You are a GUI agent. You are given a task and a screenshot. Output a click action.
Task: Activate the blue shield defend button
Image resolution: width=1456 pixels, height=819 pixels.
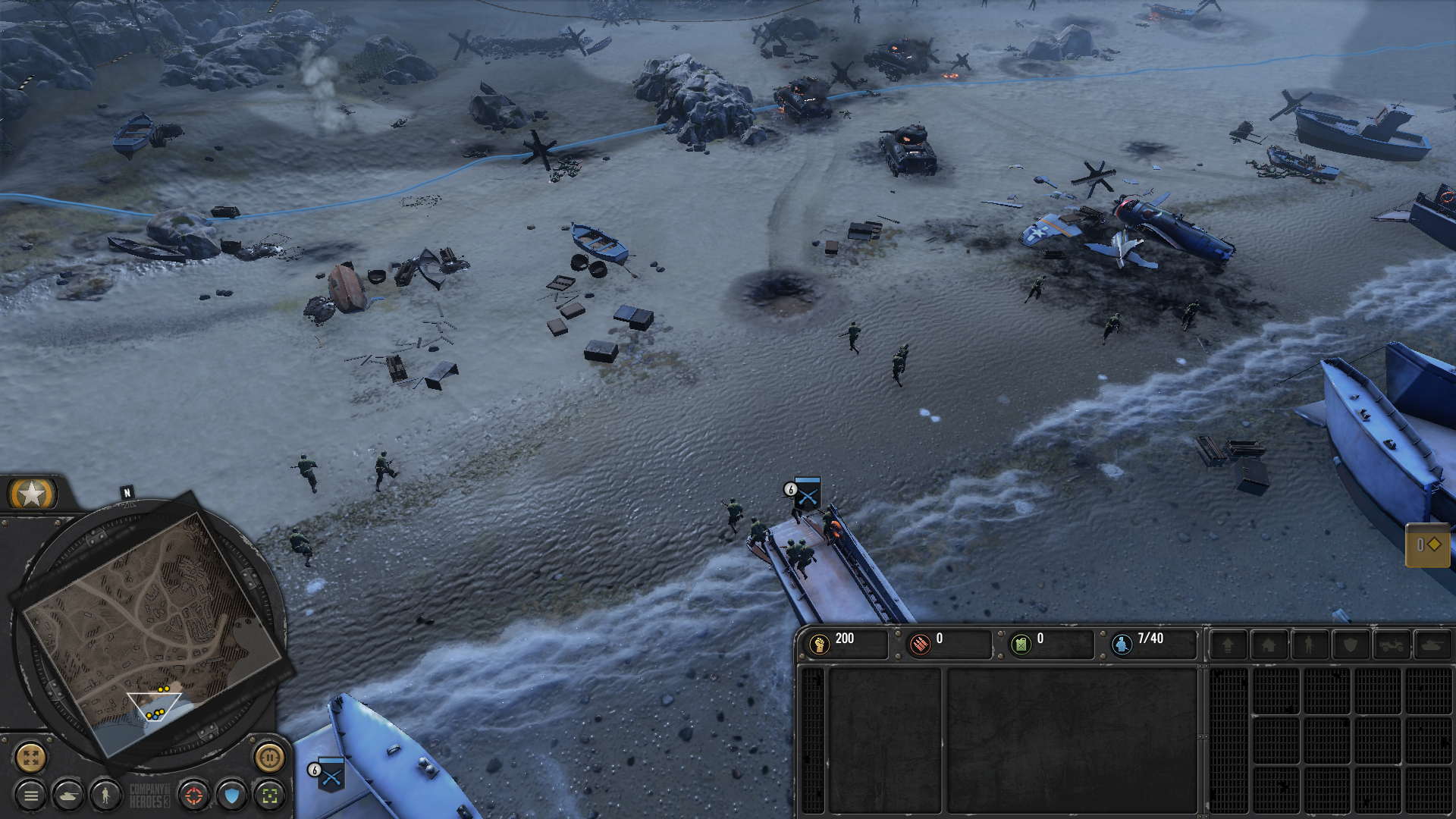point(232,795)
